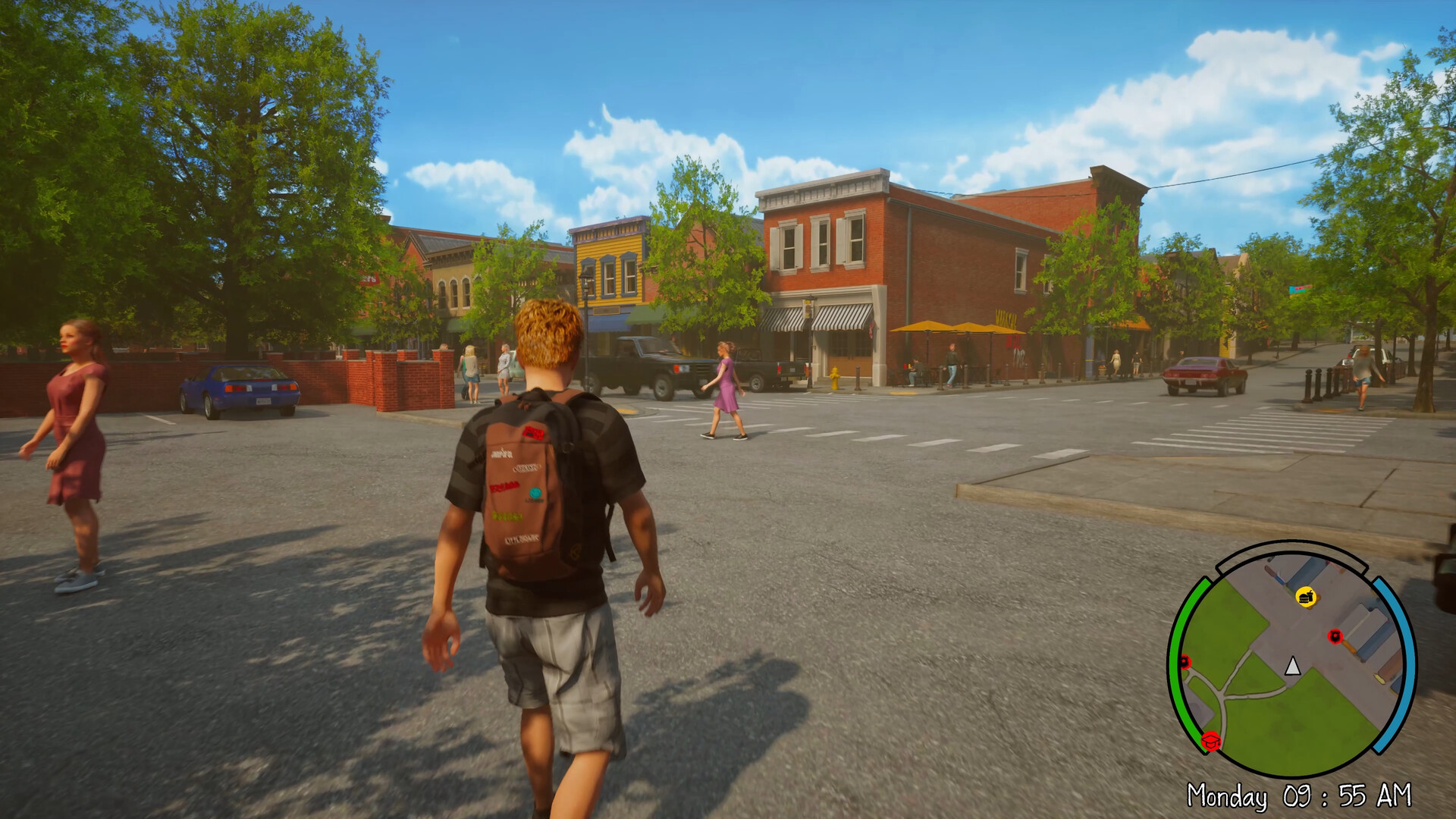This screenshot has height=819, width=1456.
Task: Select the police badge marker on the minimap's left edge
Action: tap(1185, 662)
